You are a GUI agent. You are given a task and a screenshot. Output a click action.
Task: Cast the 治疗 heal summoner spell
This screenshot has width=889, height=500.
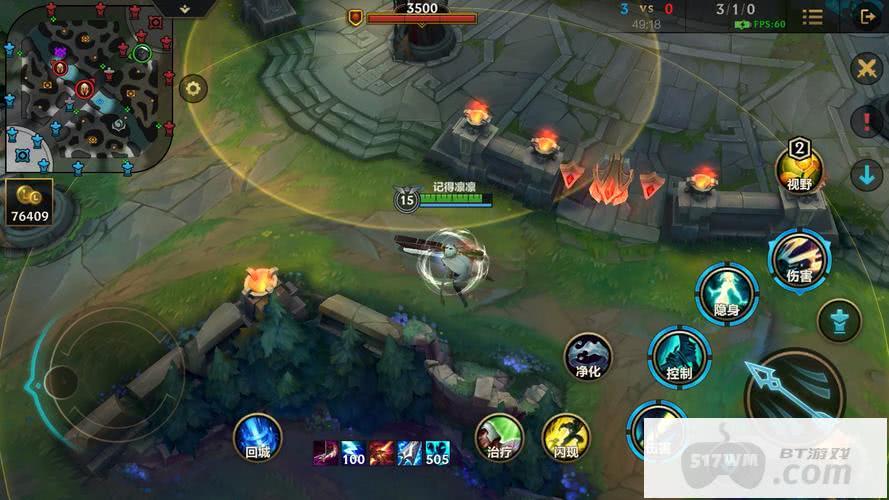coord(499,438)
